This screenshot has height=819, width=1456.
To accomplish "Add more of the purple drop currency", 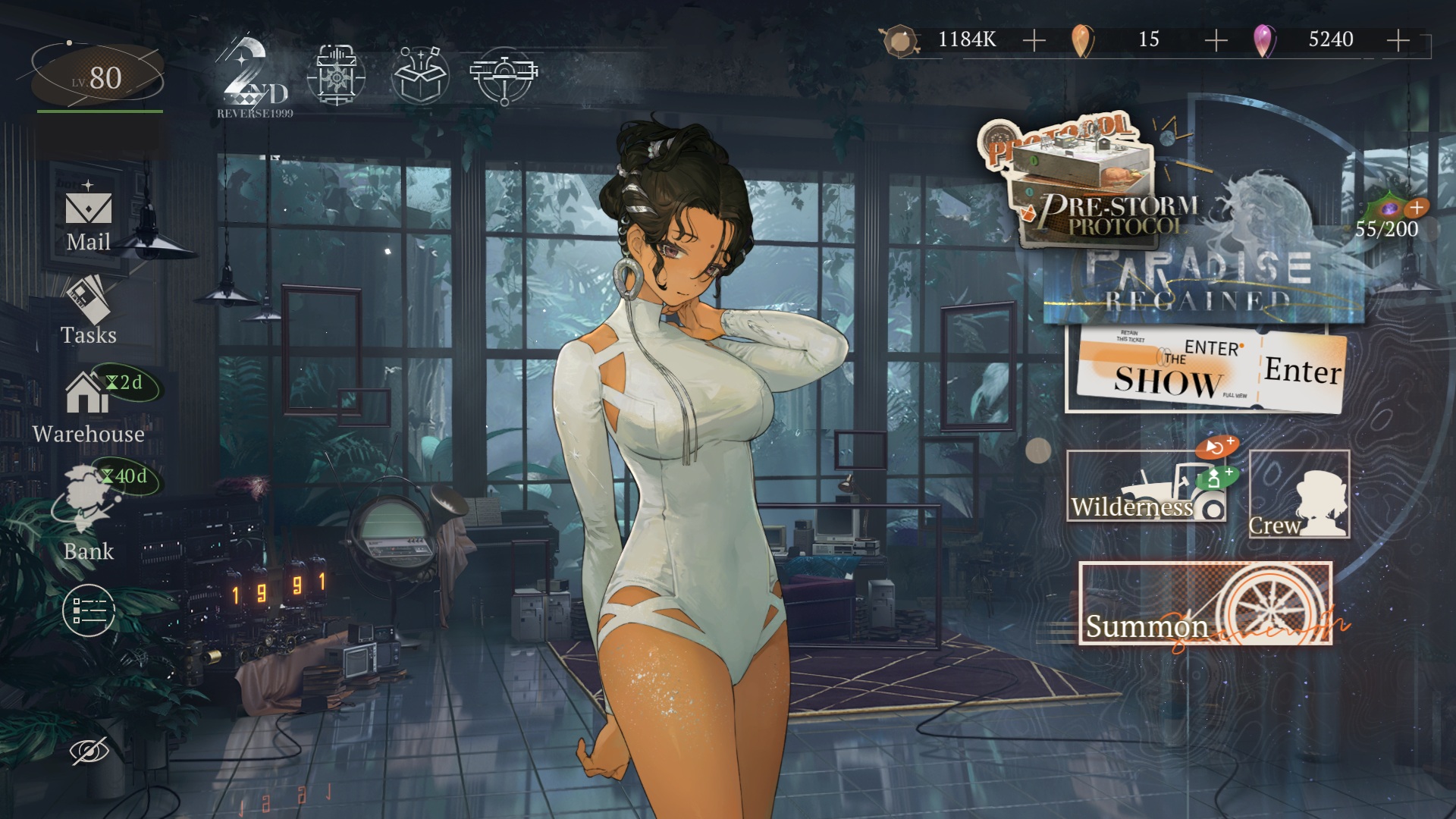I will point(1398,40).
